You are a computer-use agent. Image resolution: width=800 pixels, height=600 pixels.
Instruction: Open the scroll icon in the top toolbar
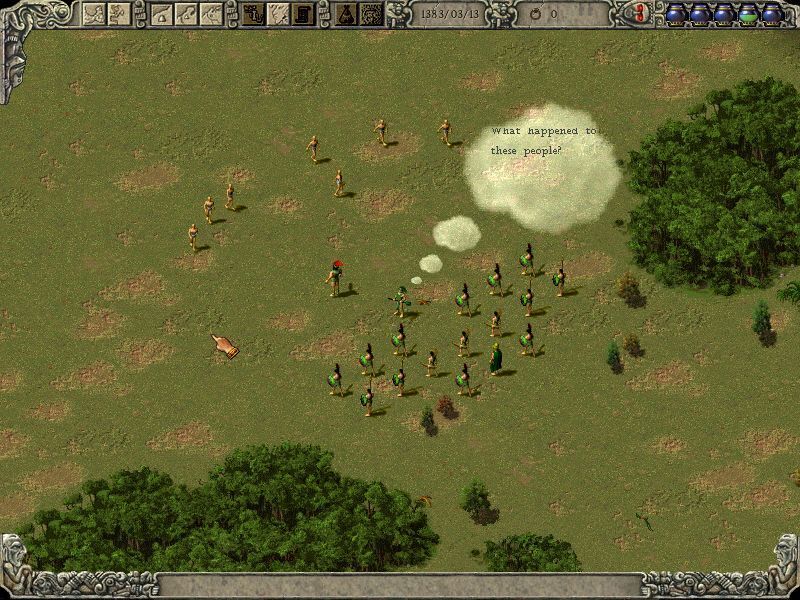click(x=301, y=14)
